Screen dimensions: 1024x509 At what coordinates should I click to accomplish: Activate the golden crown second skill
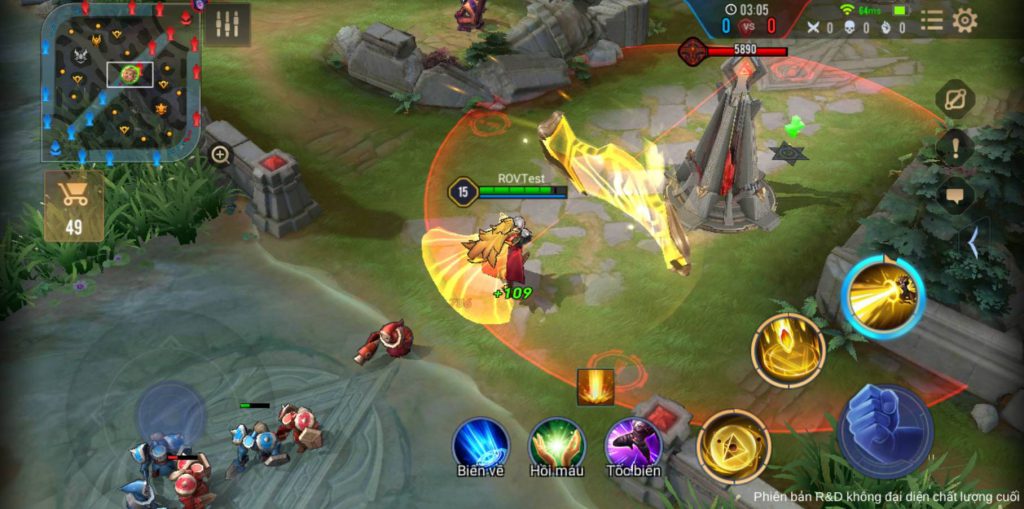(x=788, y=349)
